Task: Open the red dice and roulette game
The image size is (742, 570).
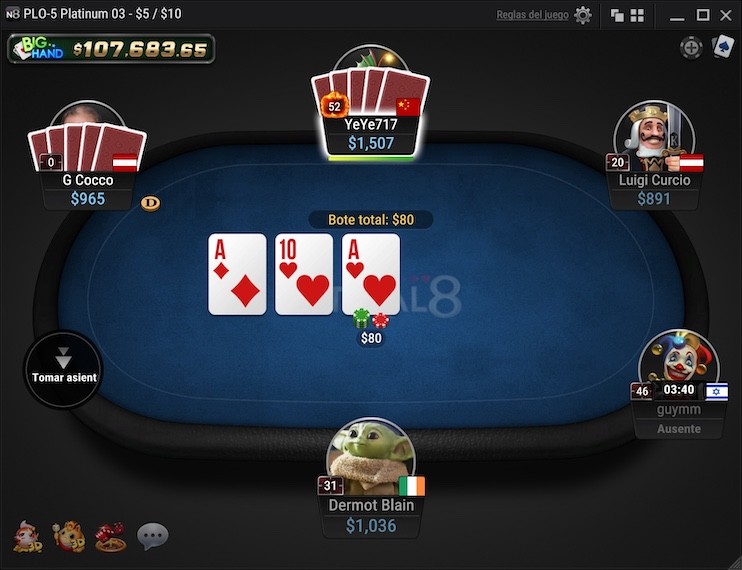Action: tap(110, 537)
